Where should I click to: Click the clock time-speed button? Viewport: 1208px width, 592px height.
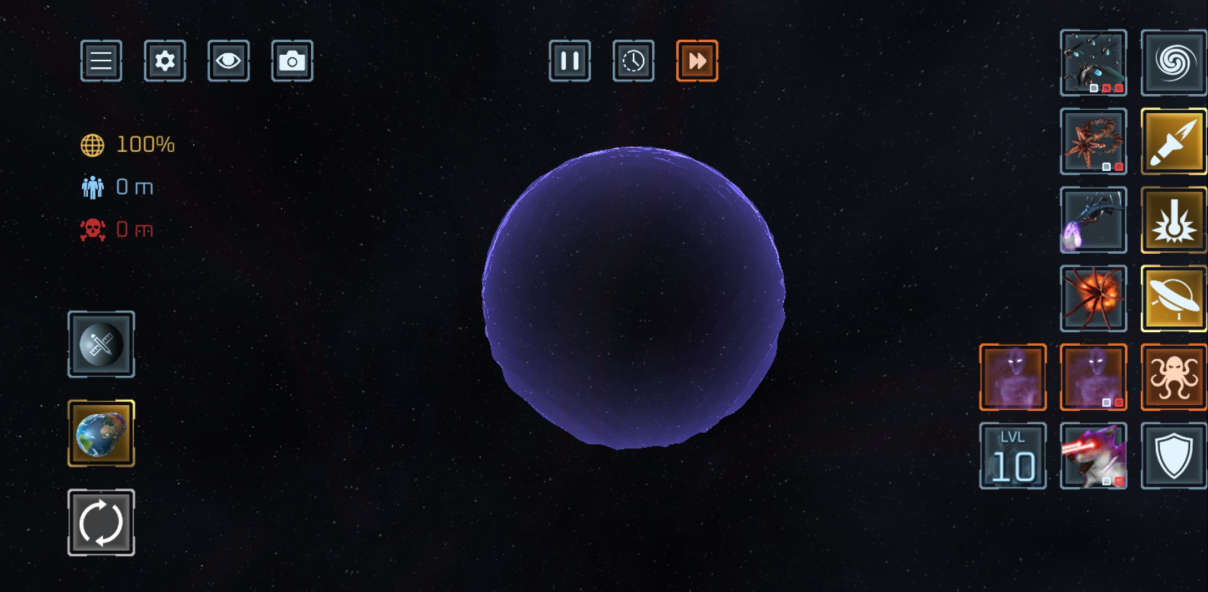tap(634, 61)
